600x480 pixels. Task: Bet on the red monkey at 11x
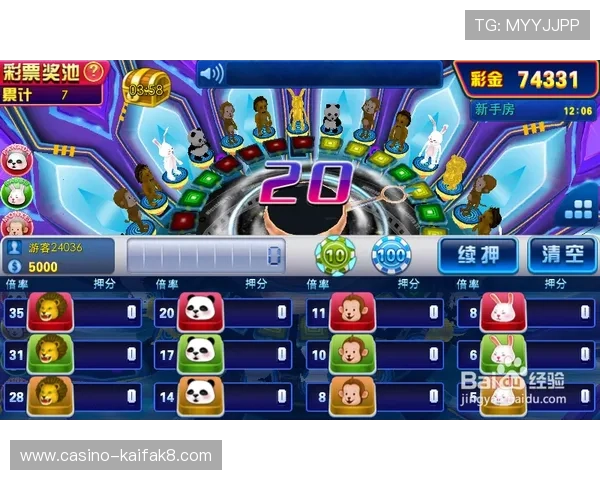click(x=351, y=312)
